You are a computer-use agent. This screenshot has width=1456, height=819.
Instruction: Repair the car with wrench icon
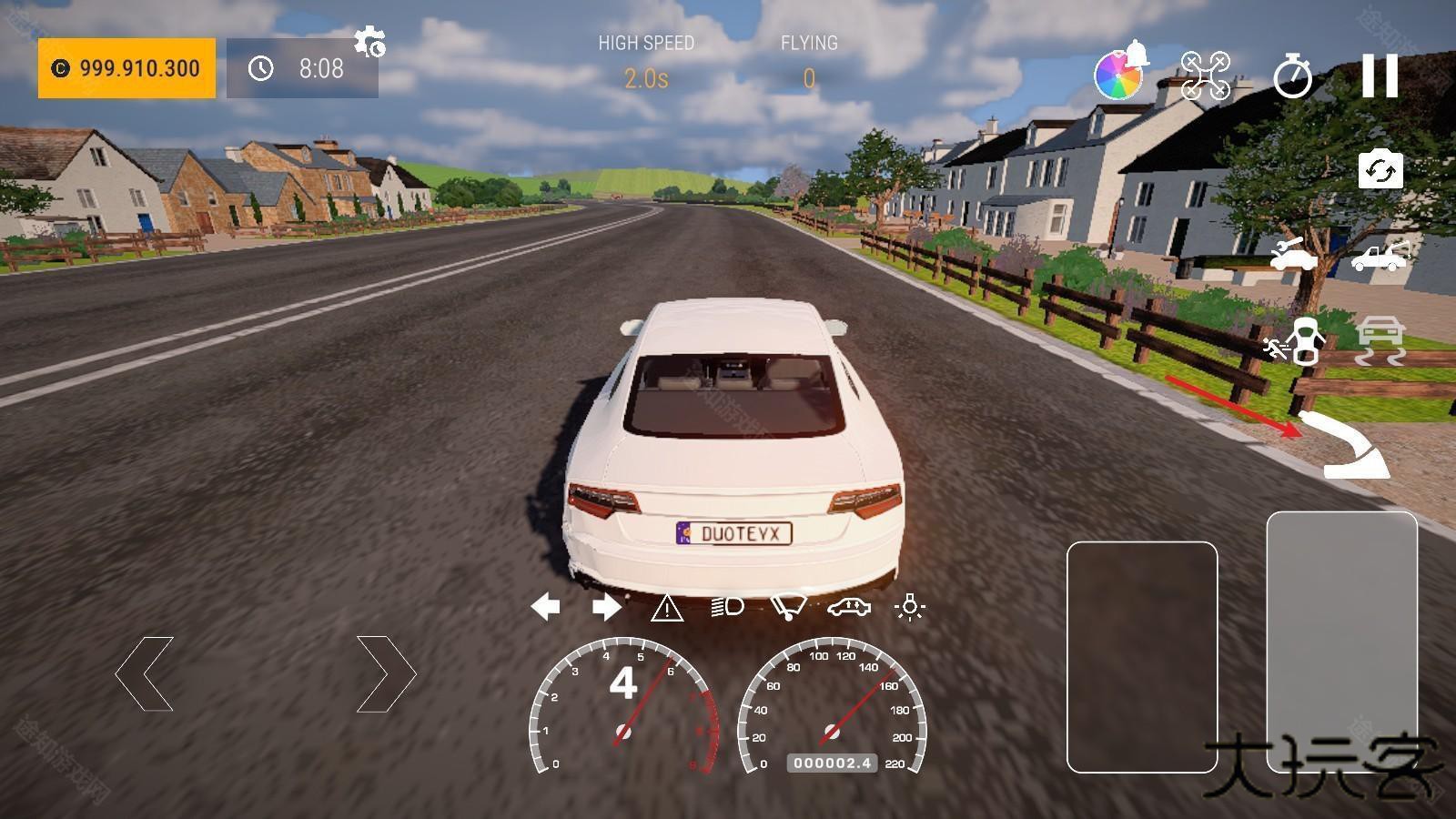(x=1293, y=254)
